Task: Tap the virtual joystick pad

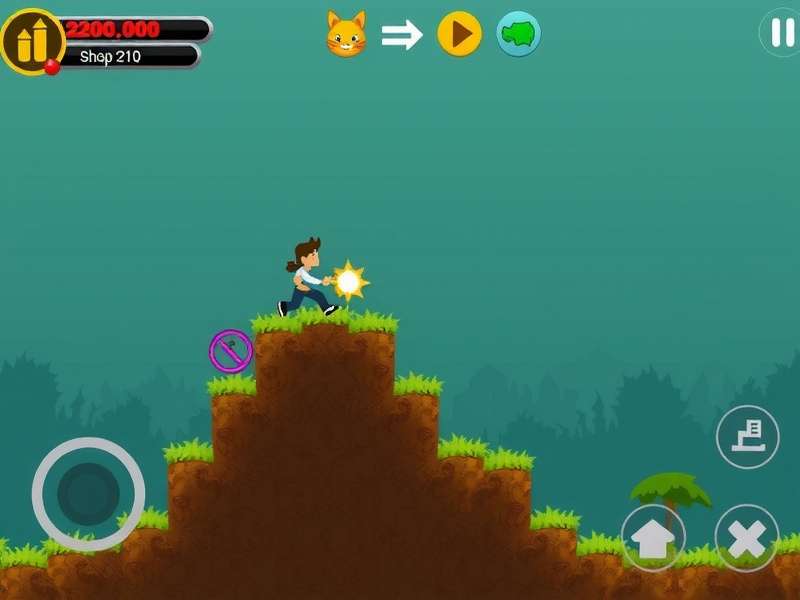Action: 88,493
